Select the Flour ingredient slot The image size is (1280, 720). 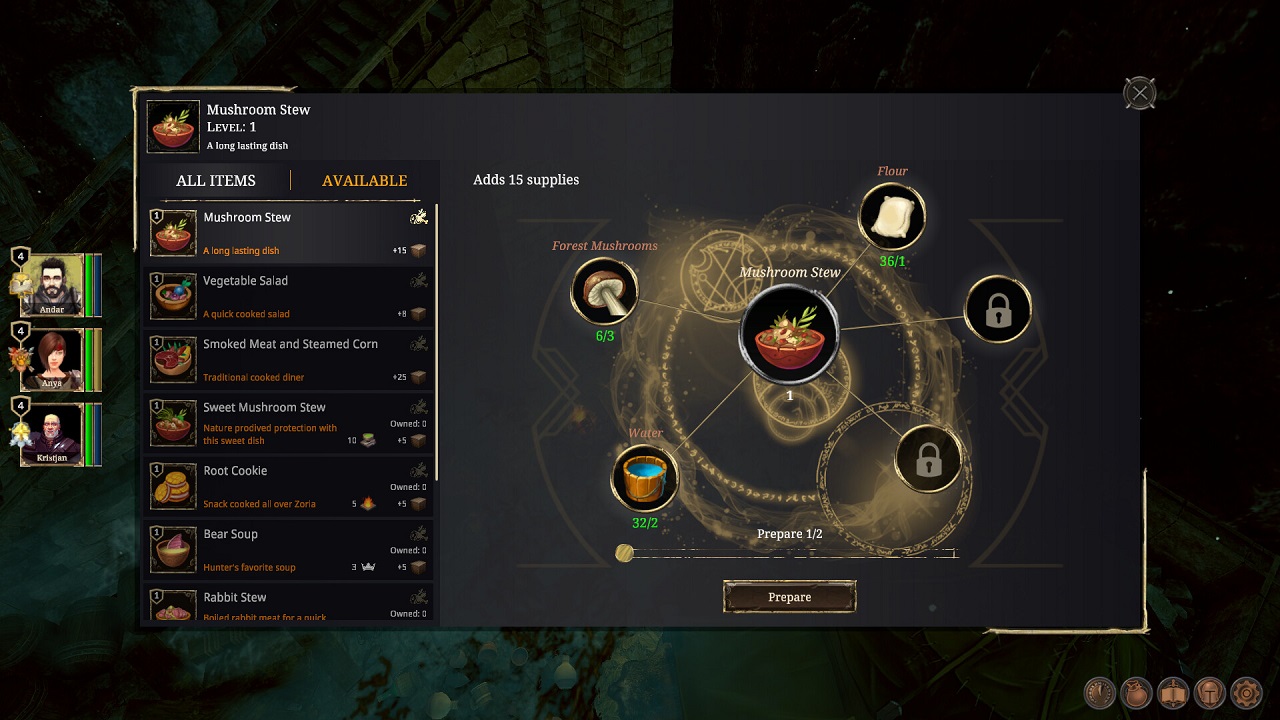point(892,217)
